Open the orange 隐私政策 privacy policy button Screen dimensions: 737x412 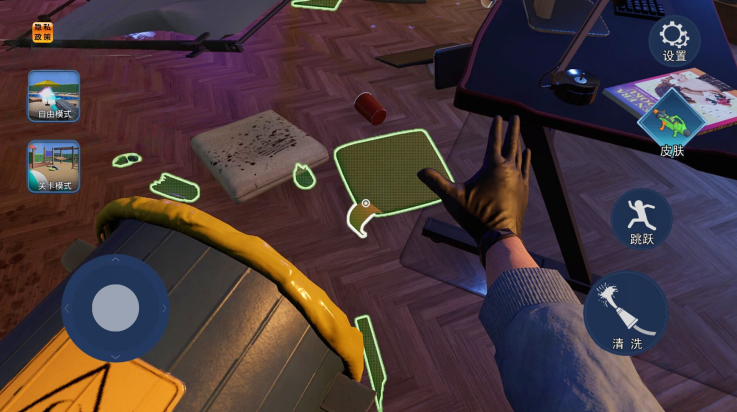[43, 33]
